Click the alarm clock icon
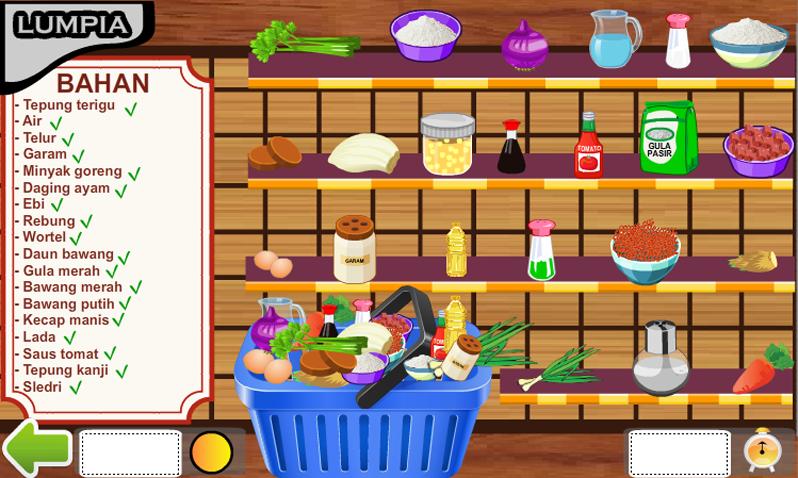 762,451
